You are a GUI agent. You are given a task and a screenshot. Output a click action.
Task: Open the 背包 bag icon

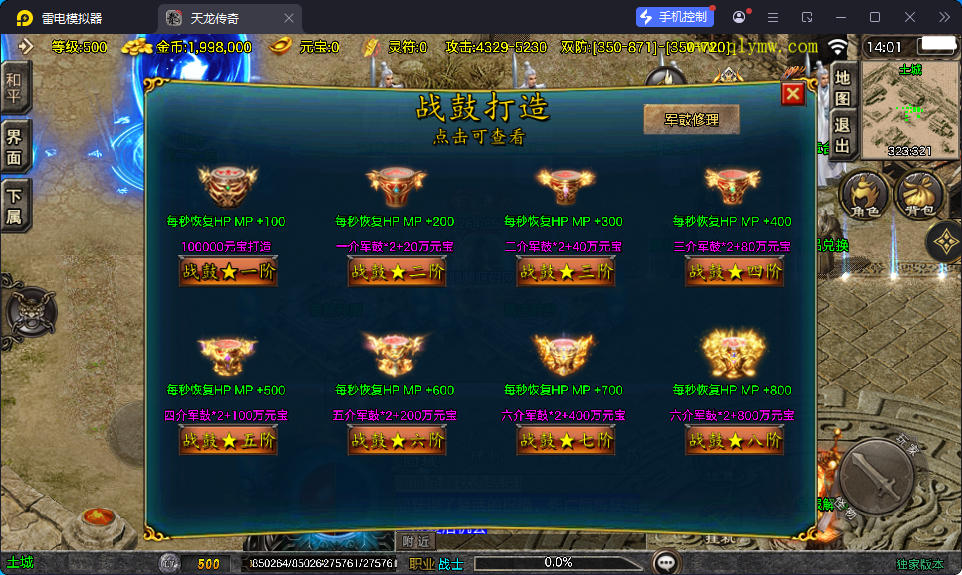tap(919, 193)
